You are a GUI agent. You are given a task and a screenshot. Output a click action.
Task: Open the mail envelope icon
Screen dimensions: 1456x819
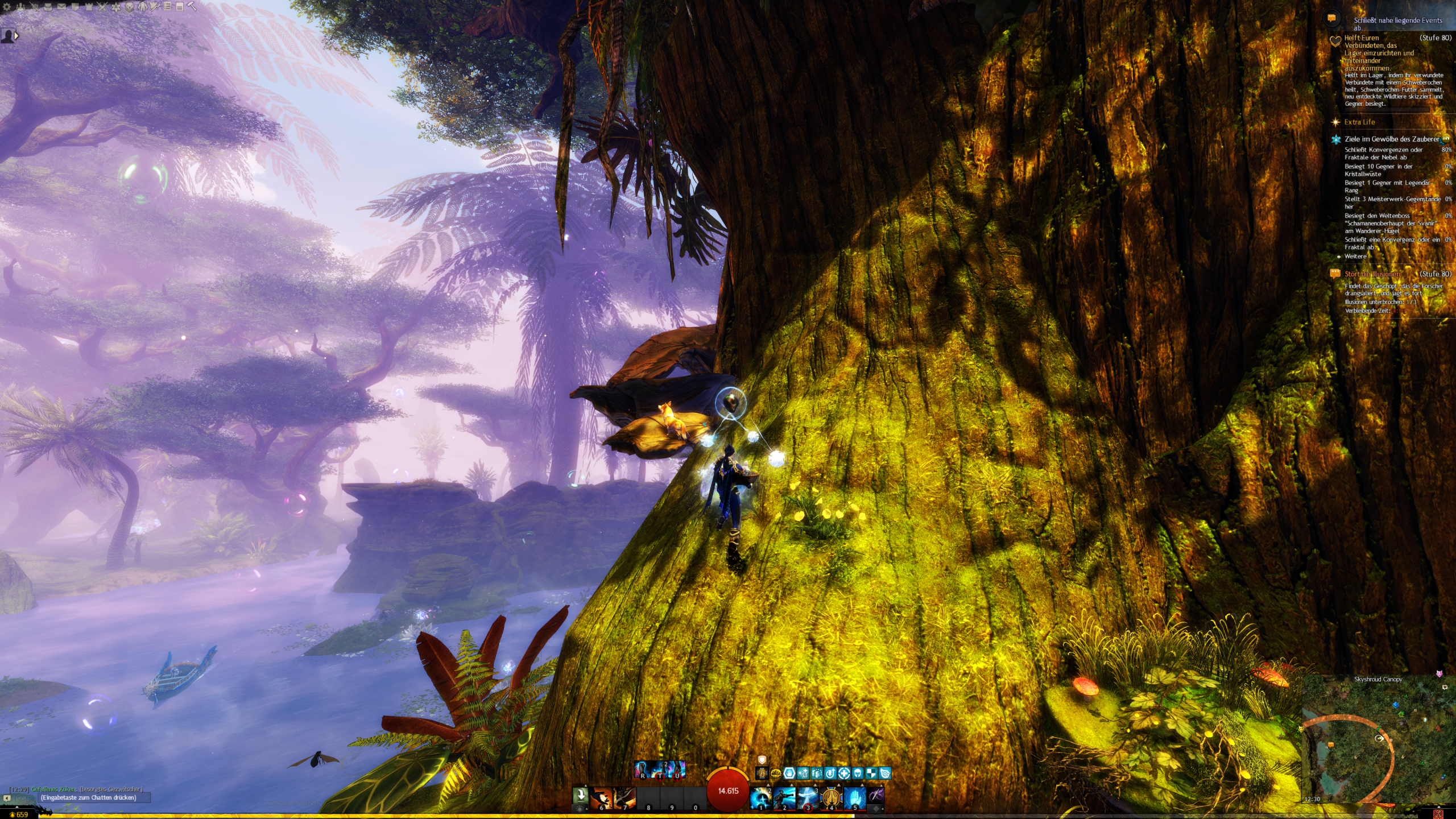point(61,7)
